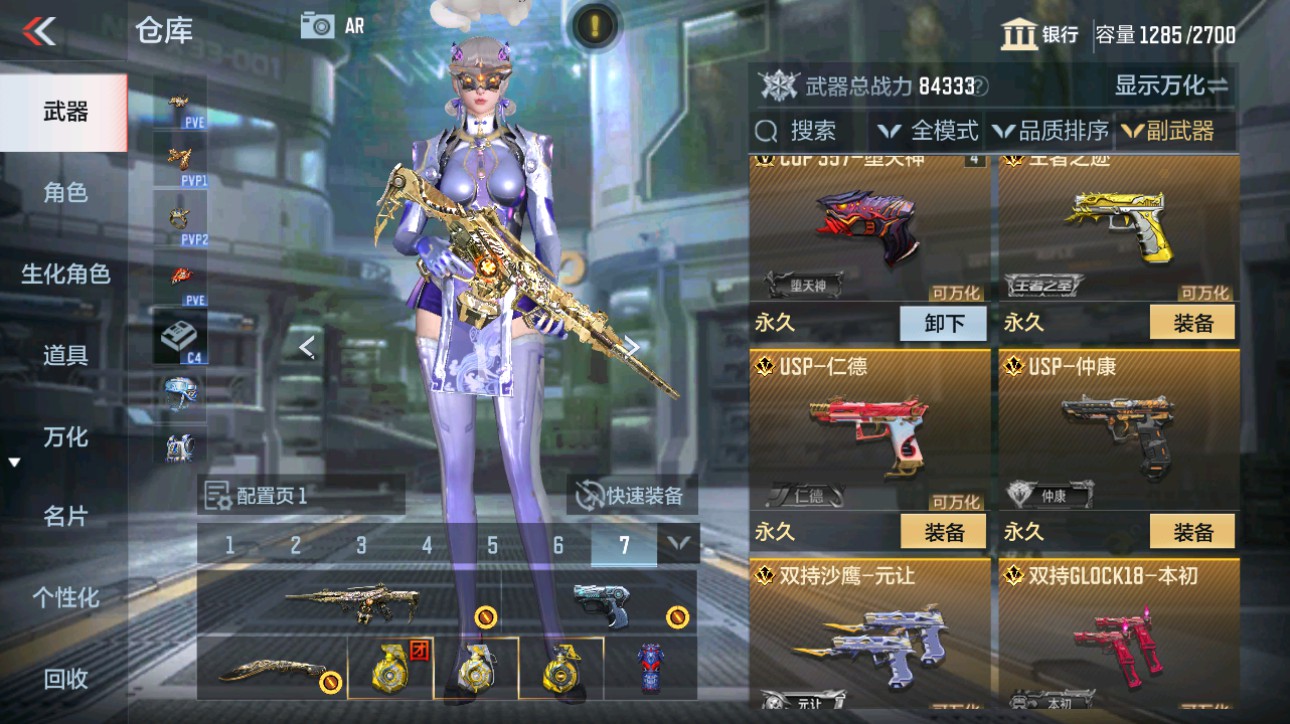Screen dimensions: 1290x724
Task: Unequip COP 357-望天神 via 卸下
Action: tap(943, 323)
